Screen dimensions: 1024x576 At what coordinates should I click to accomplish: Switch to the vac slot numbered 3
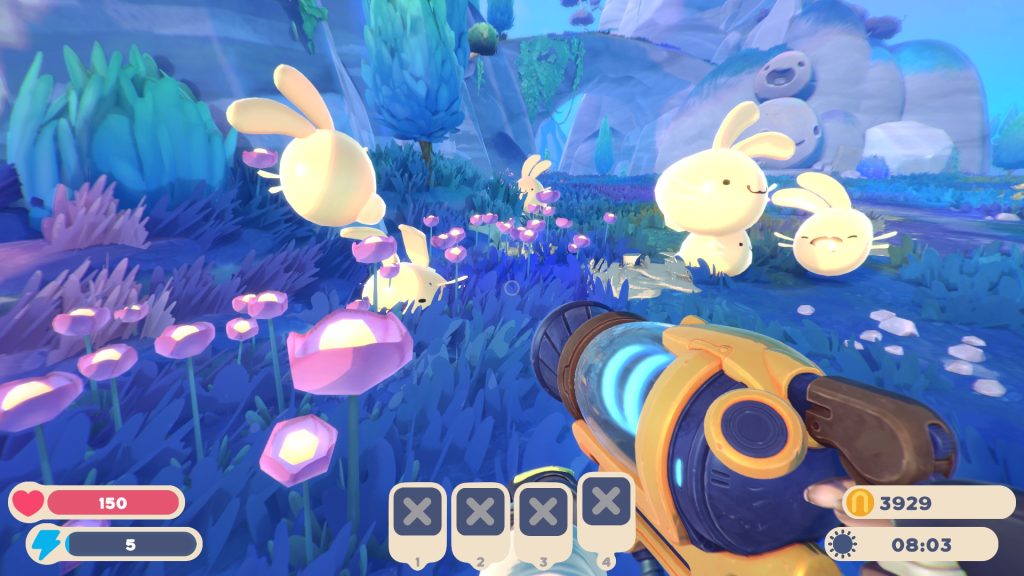pyautogui.click(x=543, y=514)
